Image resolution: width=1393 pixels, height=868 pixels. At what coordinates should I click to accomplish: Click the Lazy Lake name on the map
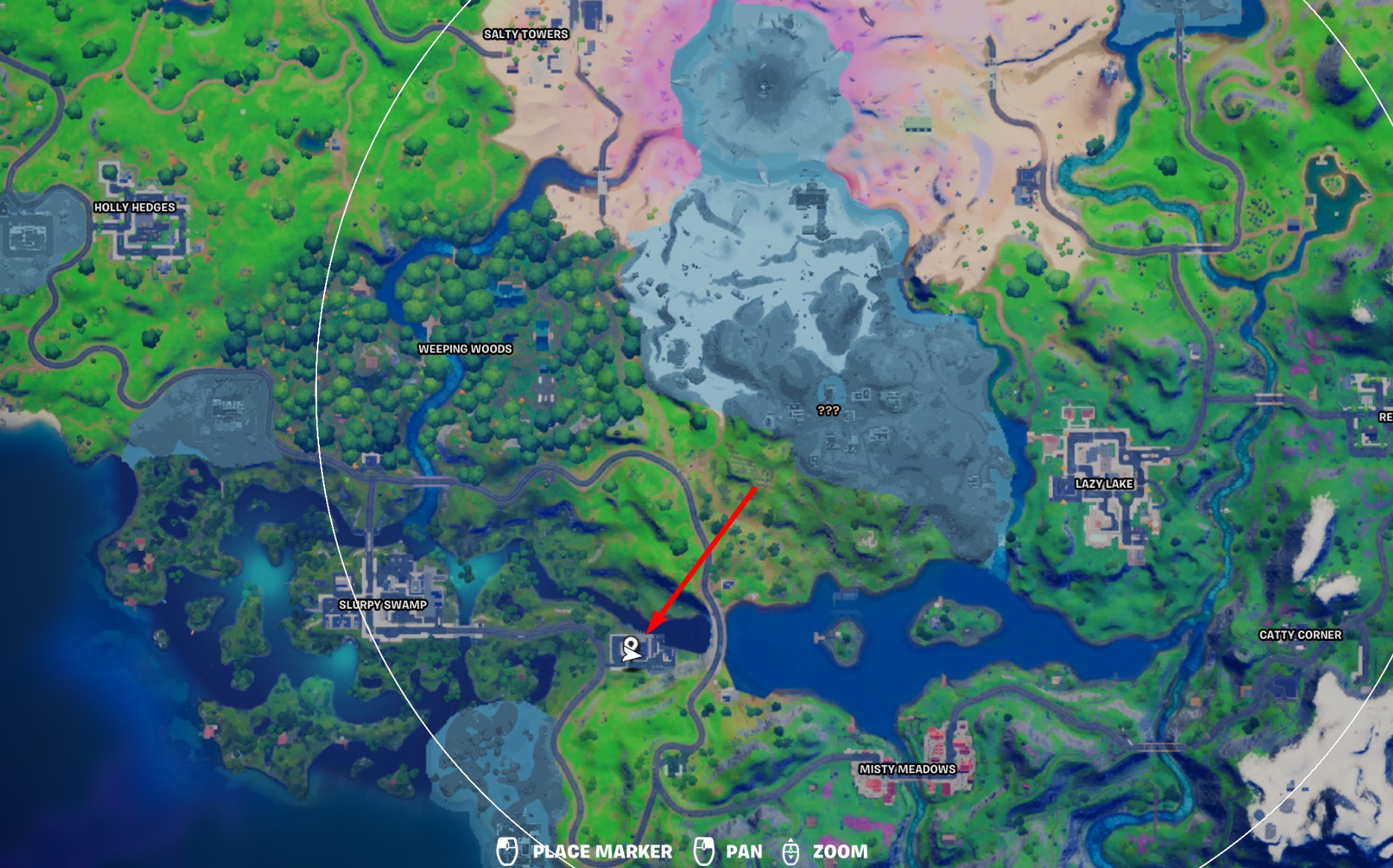tap(1104, 483)
